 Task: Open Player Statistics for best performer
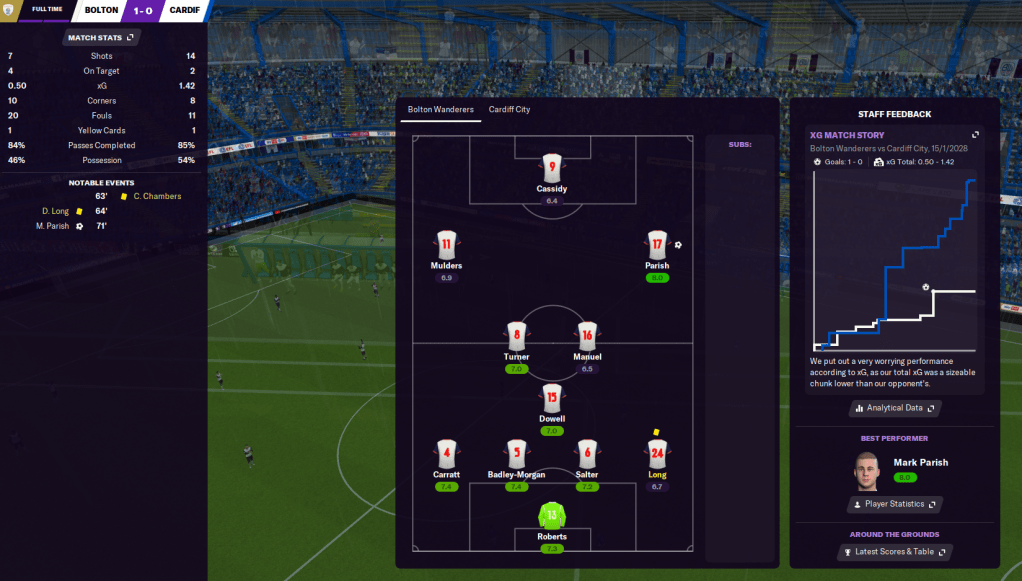[x=895, y=504]
